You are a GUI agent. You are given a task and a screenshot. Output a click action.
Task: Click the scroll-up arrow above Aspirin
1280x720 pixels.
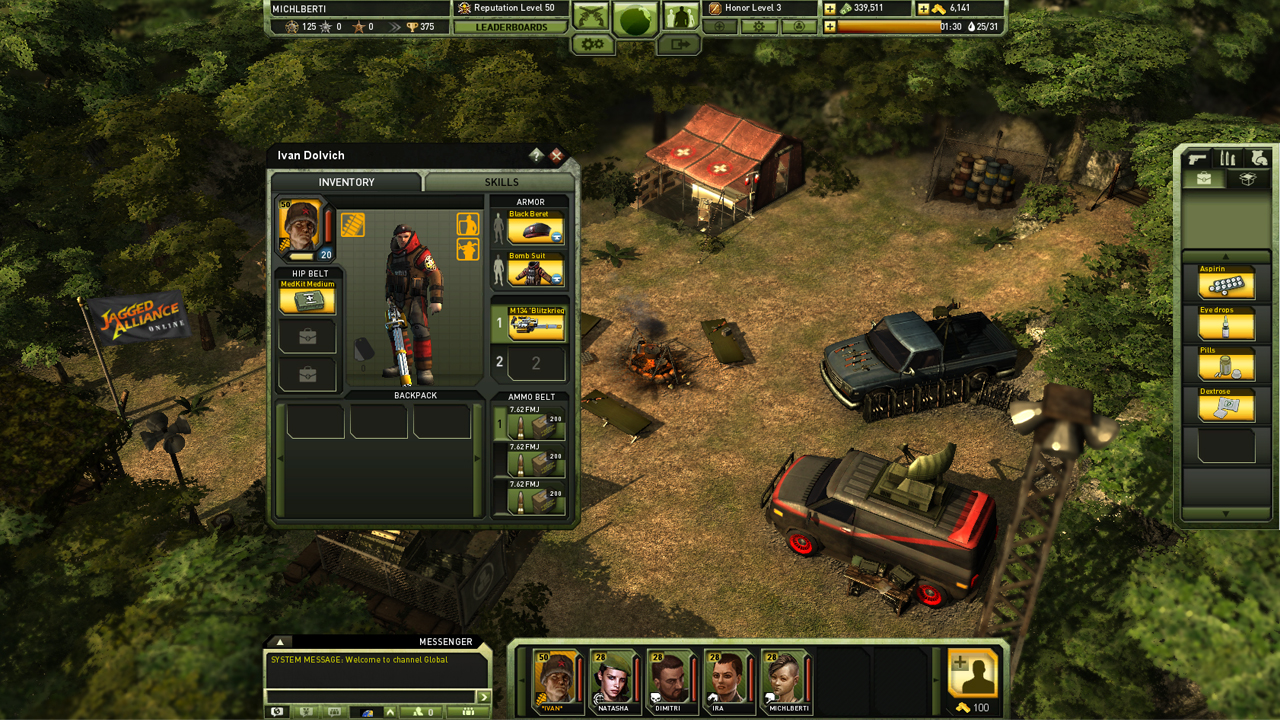click(1227, 258)
